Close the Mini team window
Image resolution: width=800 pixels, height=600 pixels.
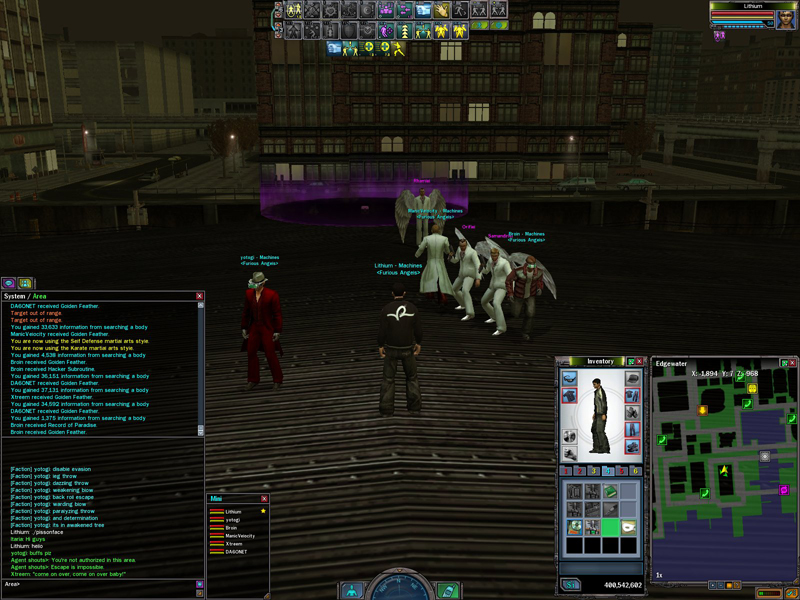tap(264, 498)
